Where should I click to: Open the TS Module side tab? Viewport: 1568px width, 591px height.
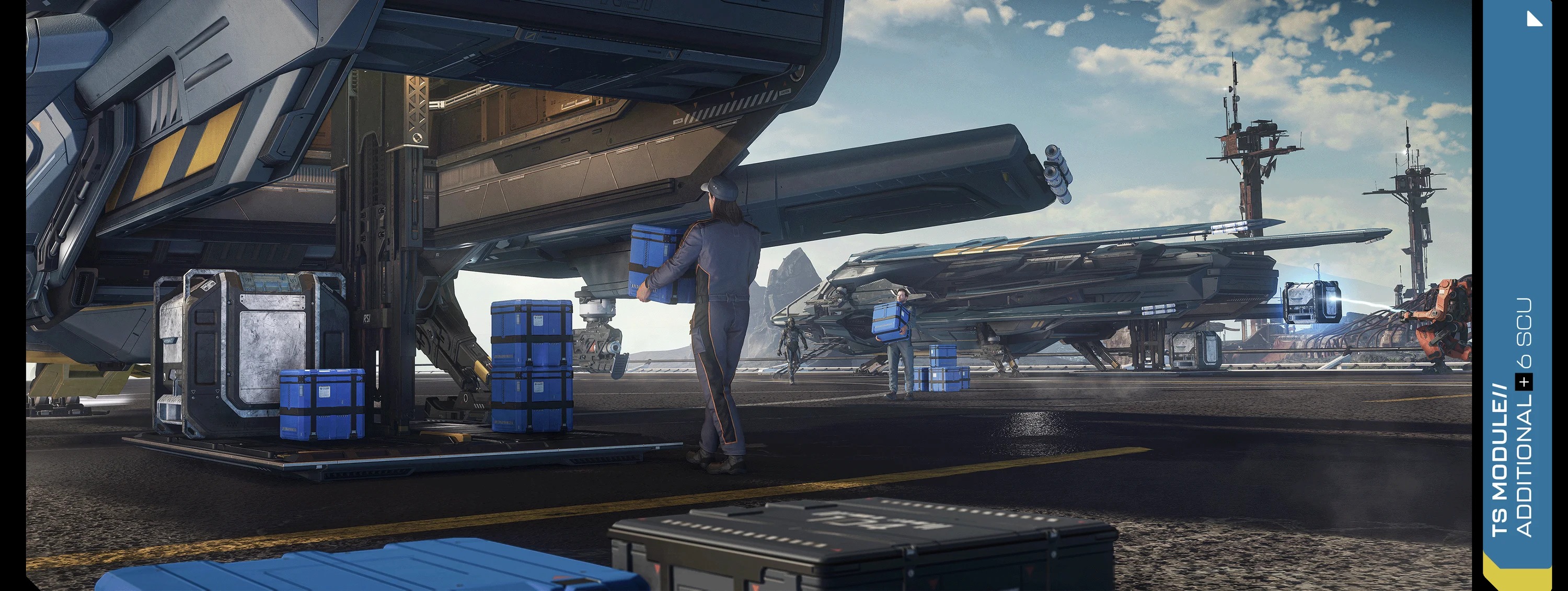tap(1513, 426)
